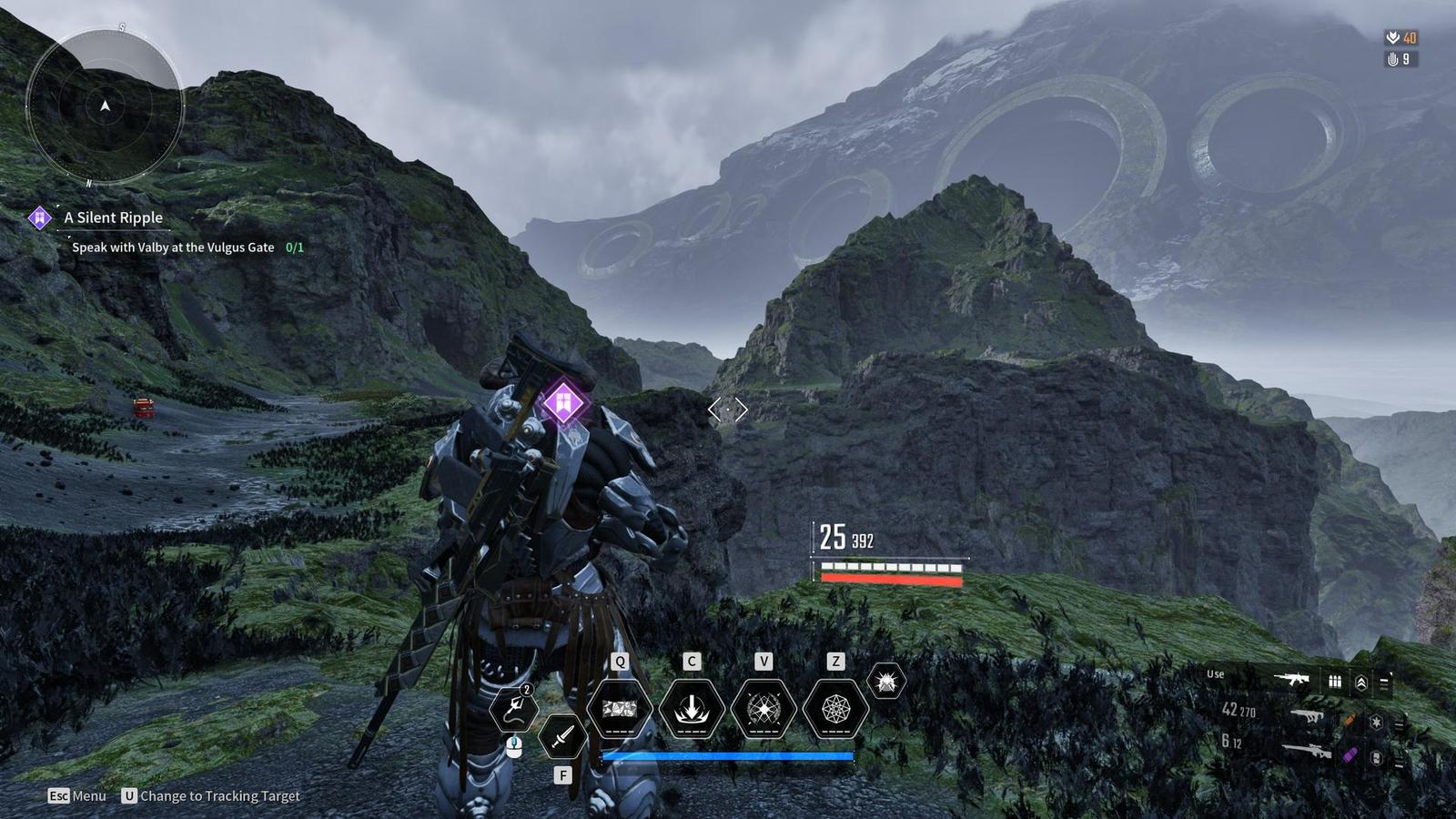Switch to the second weapon silhouette
This screenshot has height=819, width=1456.
tap(1308, 716)
